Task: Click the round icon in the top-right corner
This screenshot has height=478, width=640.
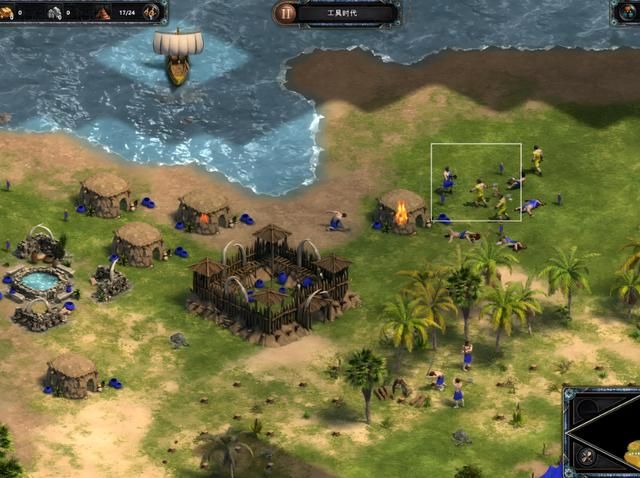Action: tap(627, 12)
